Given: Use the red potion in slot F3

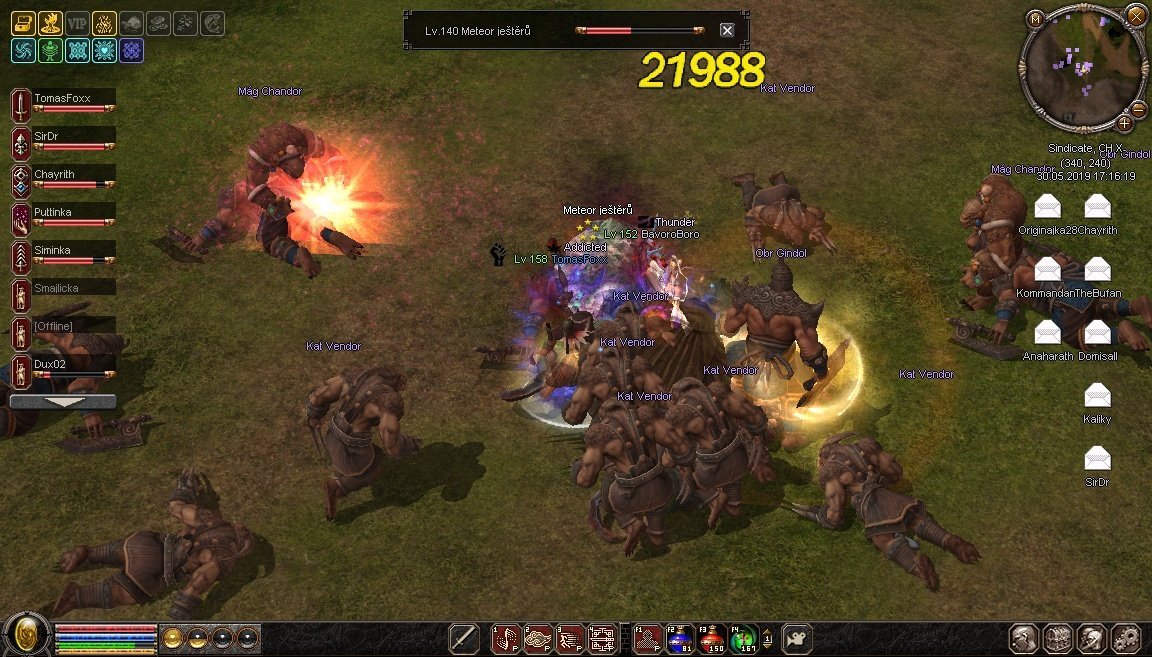Looking at the screenshot, I should [712, 638].
